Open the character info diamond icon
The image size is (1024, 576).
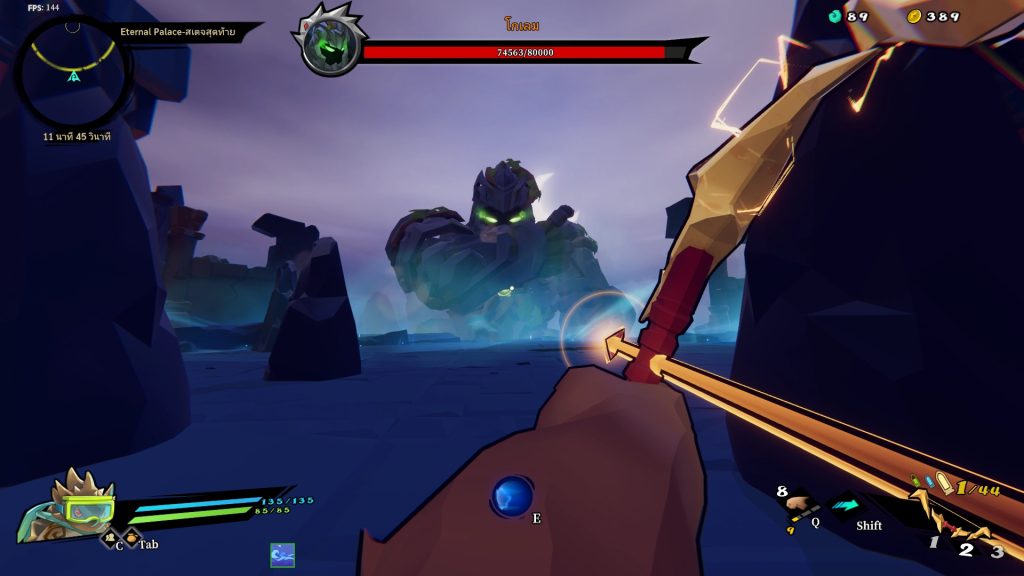[110, 538]
